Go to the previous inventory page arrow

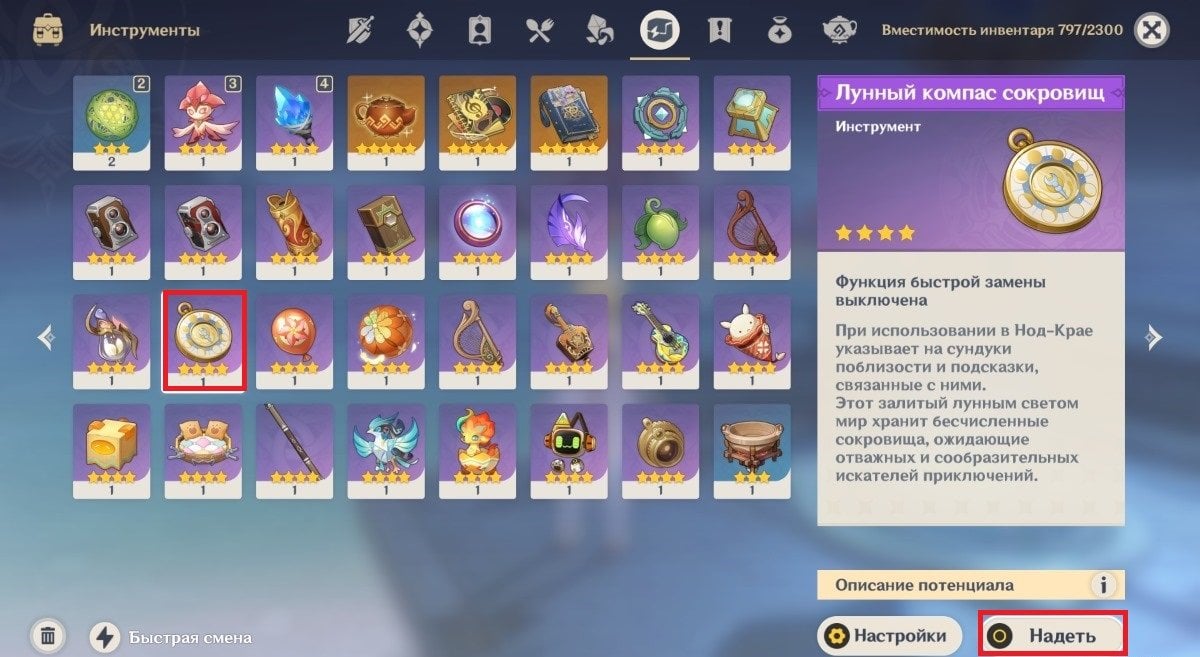click(46, 338)
